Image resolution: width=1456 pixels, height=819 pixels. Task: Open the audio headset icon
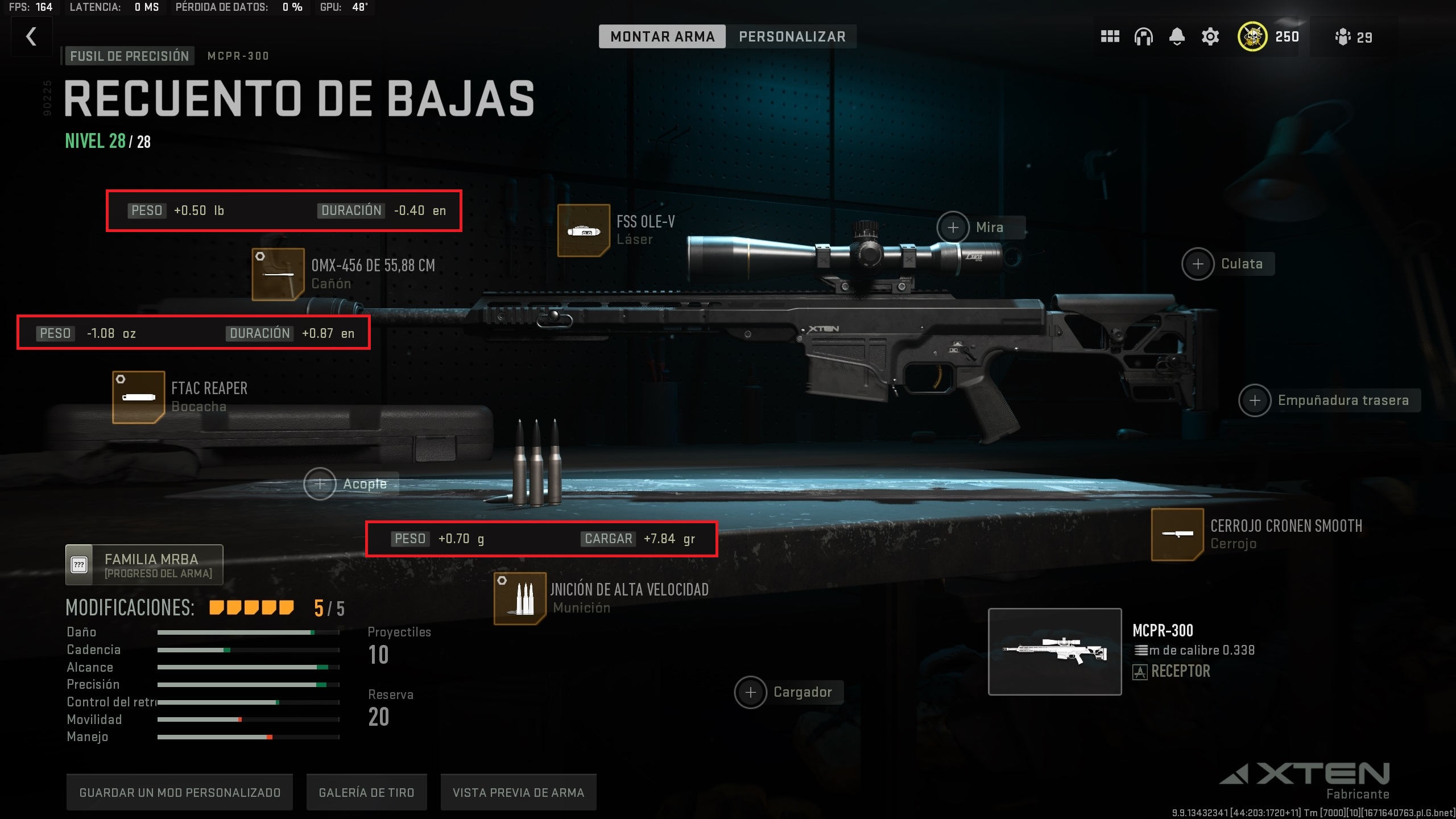click(x=1143, y=36)
